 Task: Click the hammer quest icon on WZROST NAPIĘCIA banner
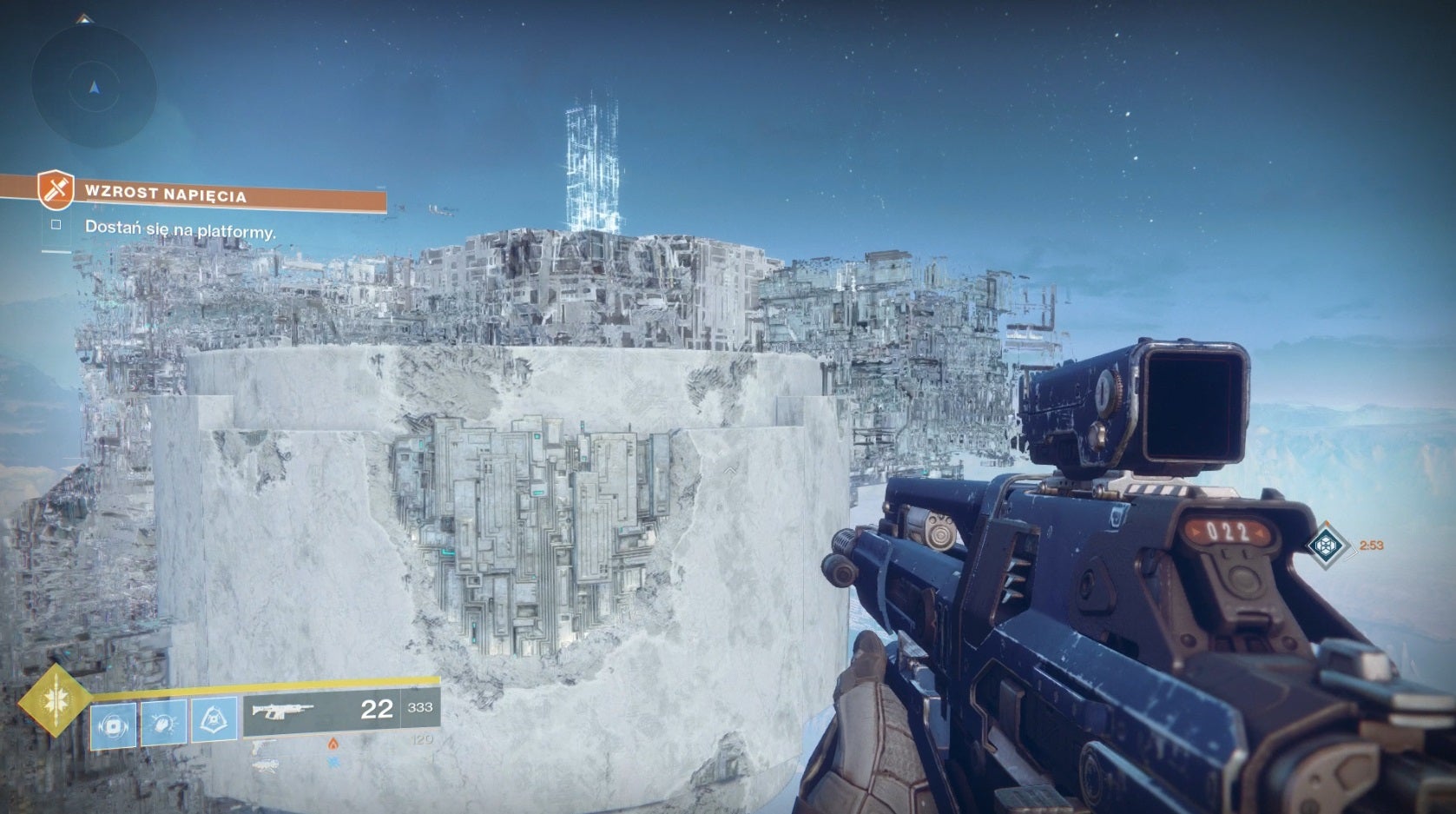tap(54, 191)
